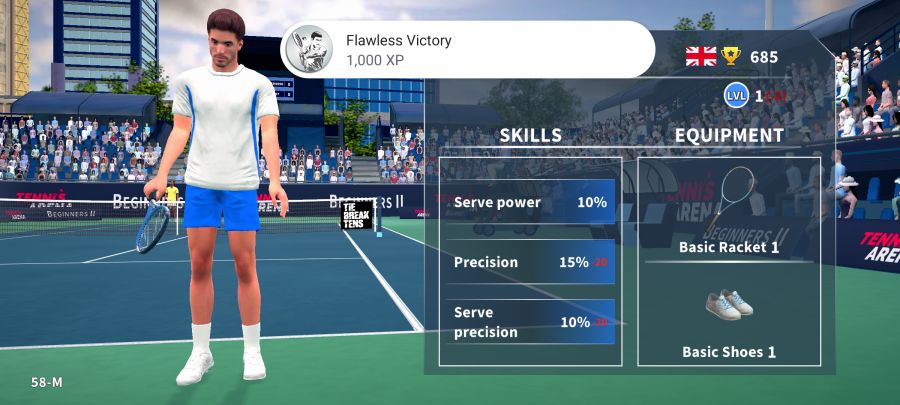Select the Serve power skill row
Image resolution: width=900 pixels, height=405 pixels.
[530, 202]
